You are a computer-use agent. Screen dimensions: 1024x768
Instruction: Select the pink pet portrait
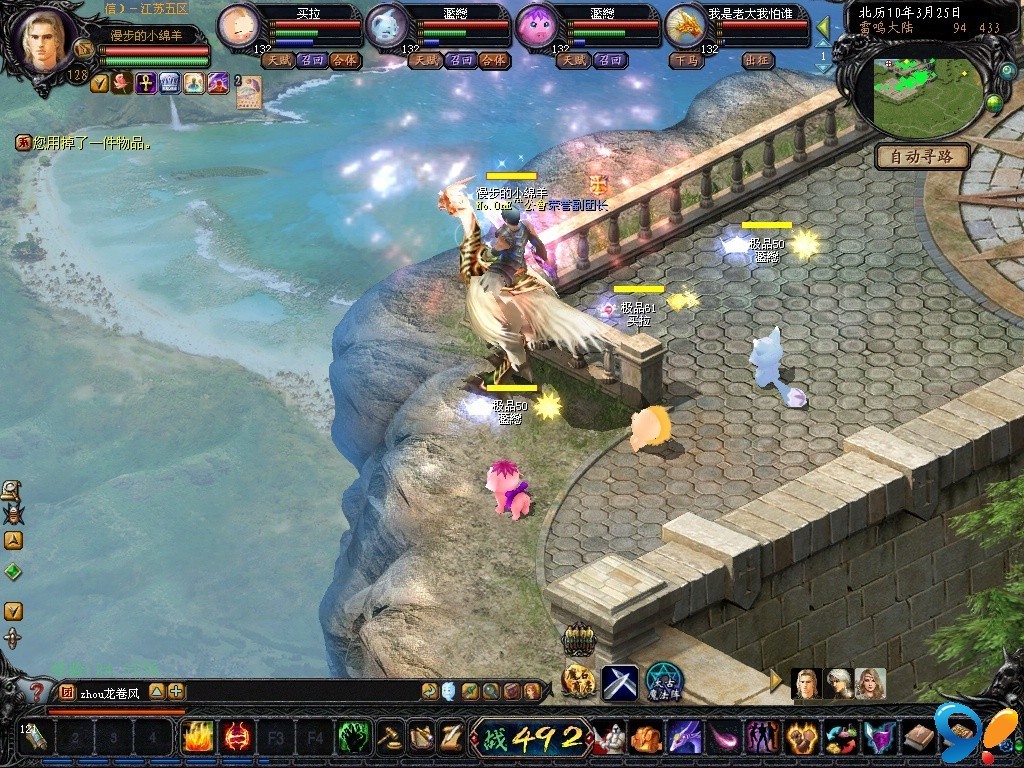coord(536,25)
